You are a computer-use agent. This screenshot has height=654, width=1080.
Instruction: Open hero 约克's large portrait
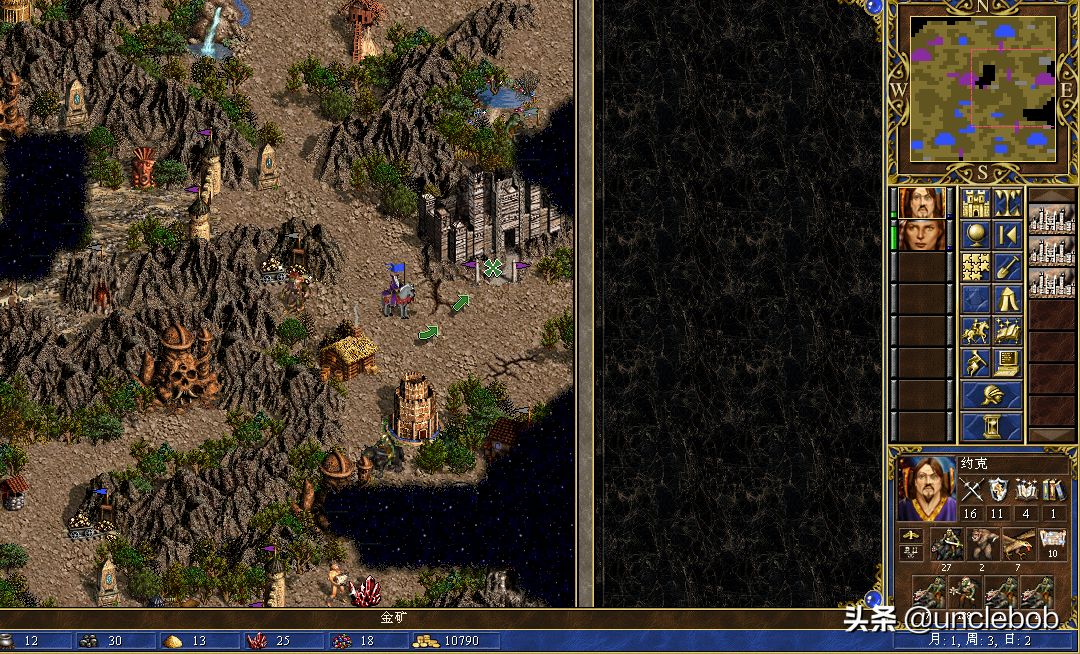pos(926,488)
